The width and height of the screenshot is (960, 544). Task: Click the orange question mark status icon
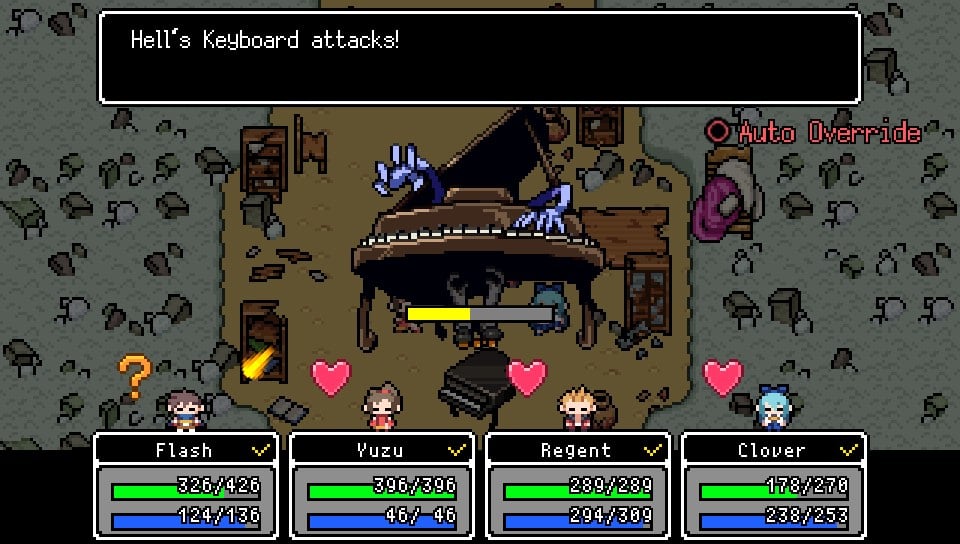click(134, 376)
